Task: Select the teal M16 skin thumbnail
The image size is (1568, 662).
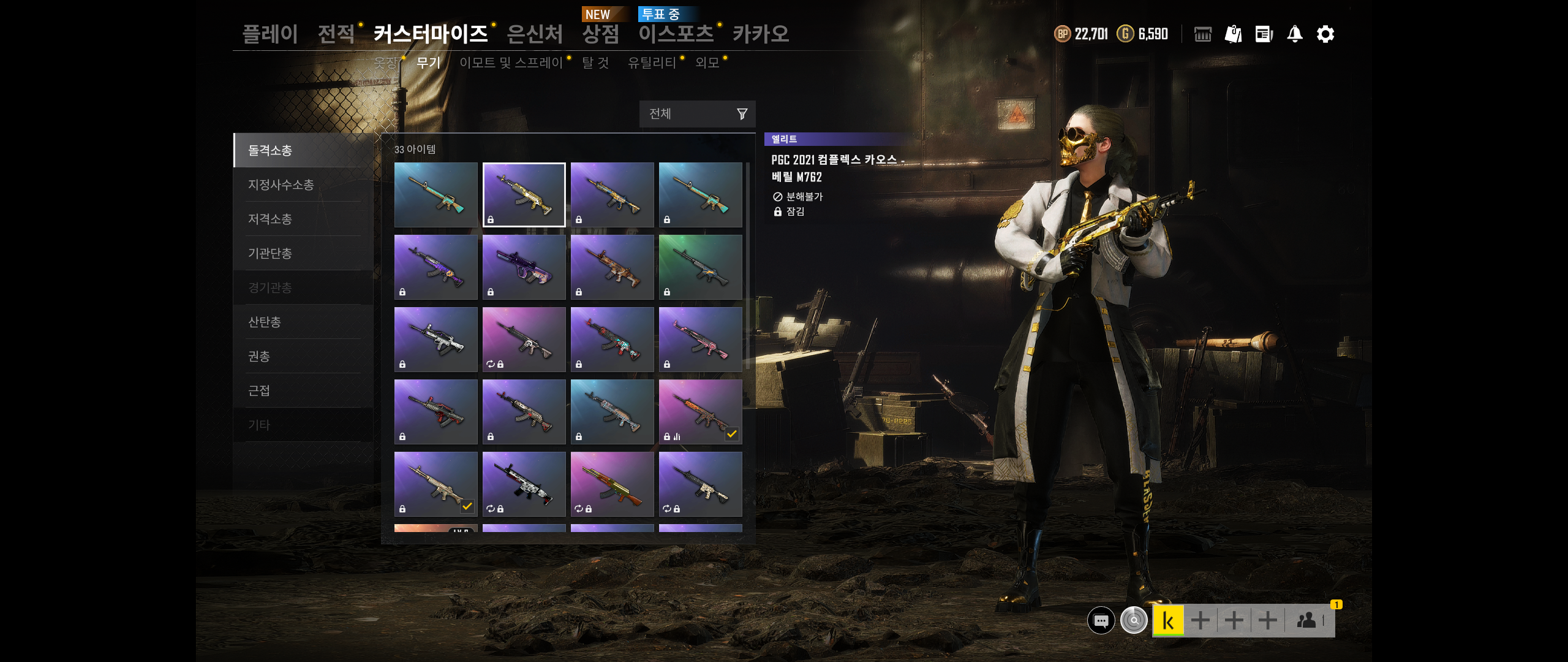Action: click(x=435, y=194)
